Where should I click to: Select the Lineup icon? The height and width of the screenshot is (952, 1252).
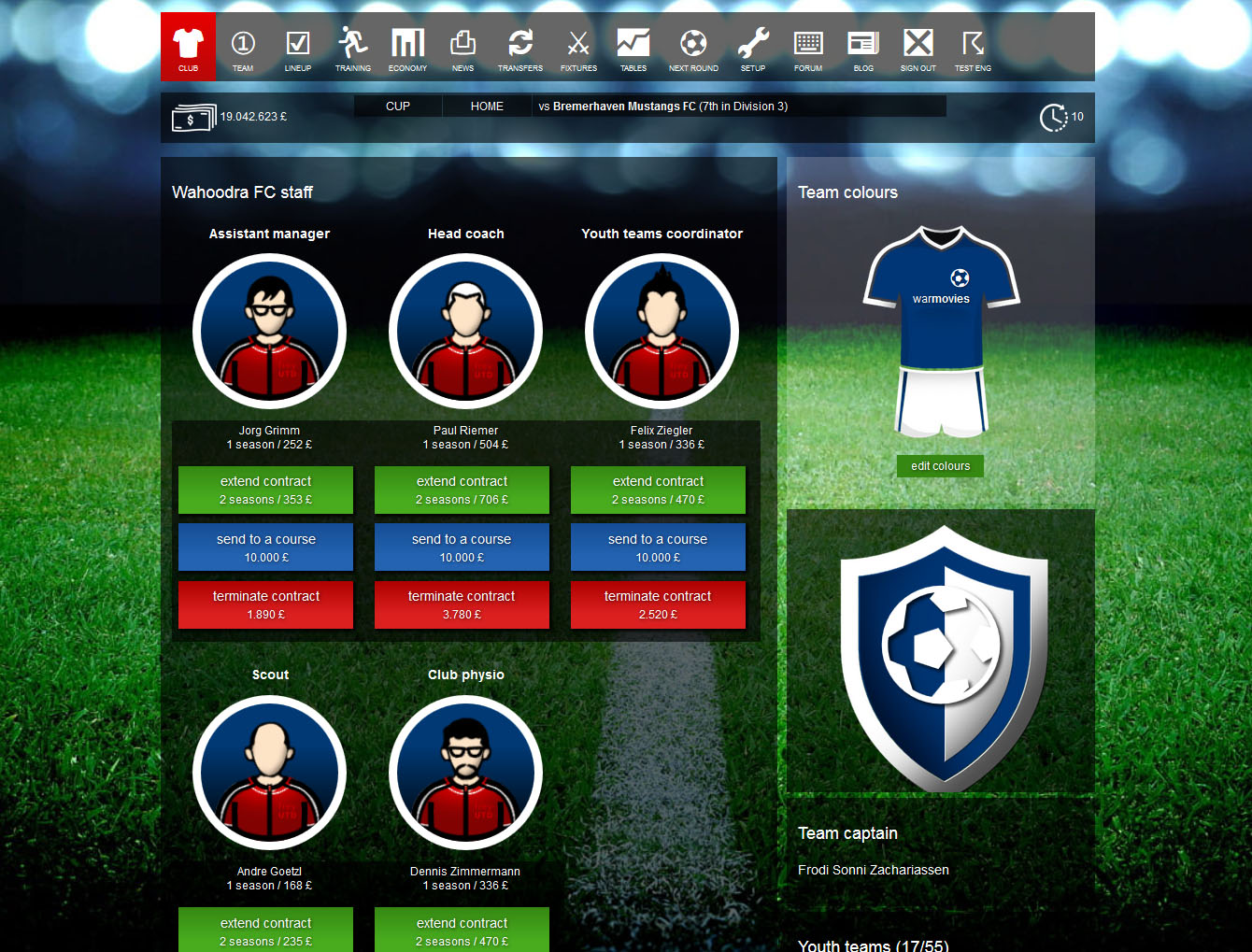[298, 47]
